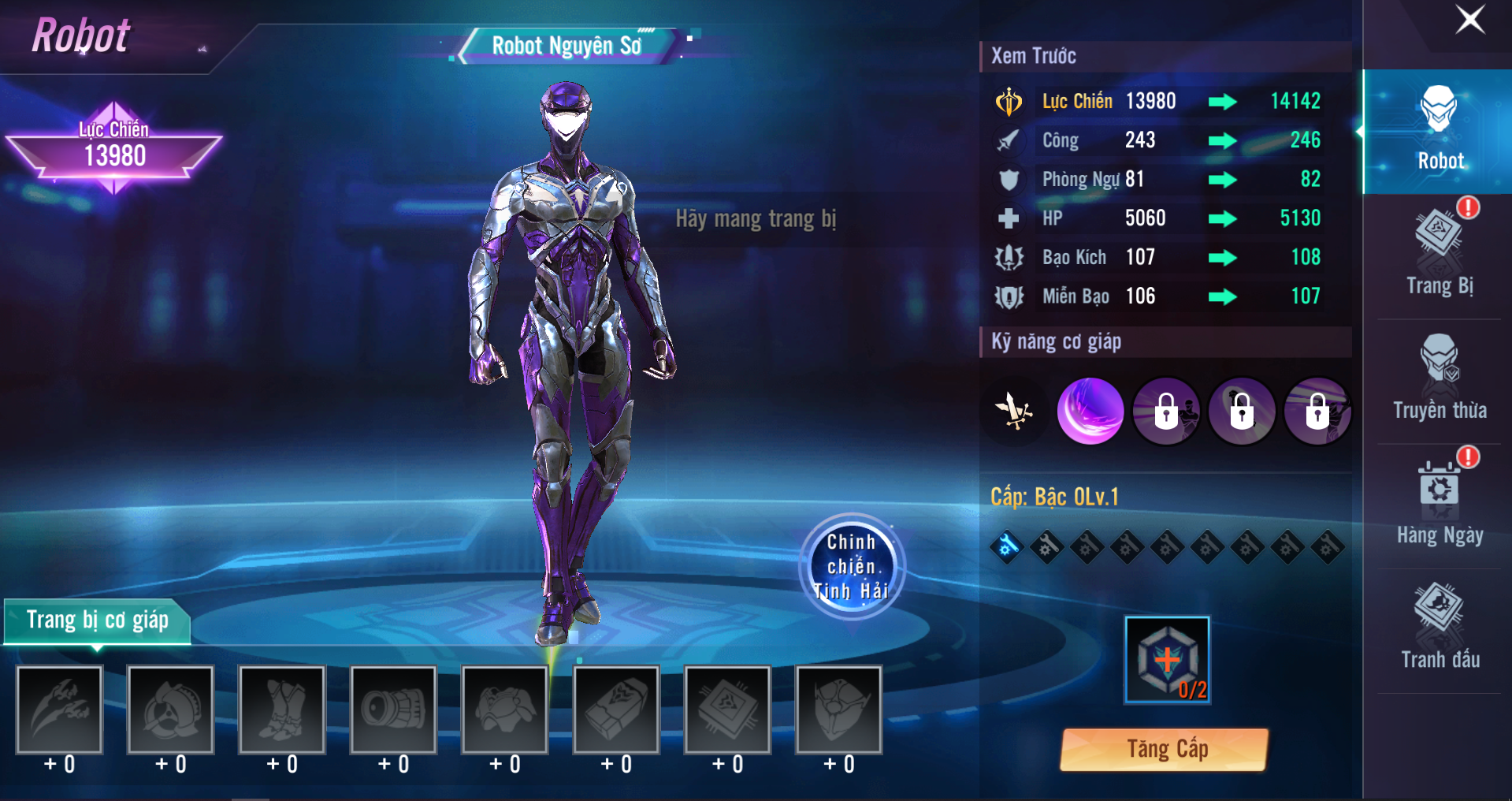Select the cannon barrel equipment slot
Image resolution: width=1512 pixels, height=801 pixels.
(x=393, y=710)
